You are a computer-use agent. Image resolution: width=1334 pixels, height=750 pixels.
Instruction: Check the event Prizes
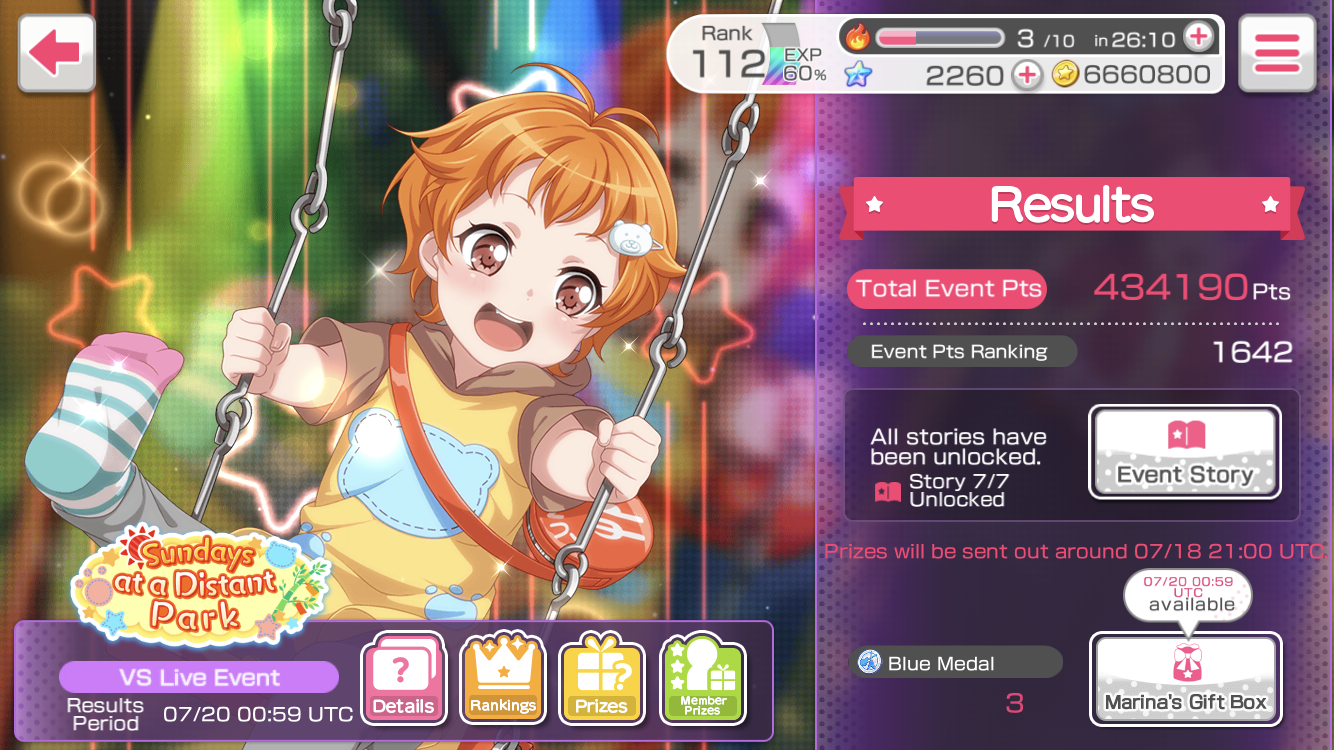click(601, 679)
